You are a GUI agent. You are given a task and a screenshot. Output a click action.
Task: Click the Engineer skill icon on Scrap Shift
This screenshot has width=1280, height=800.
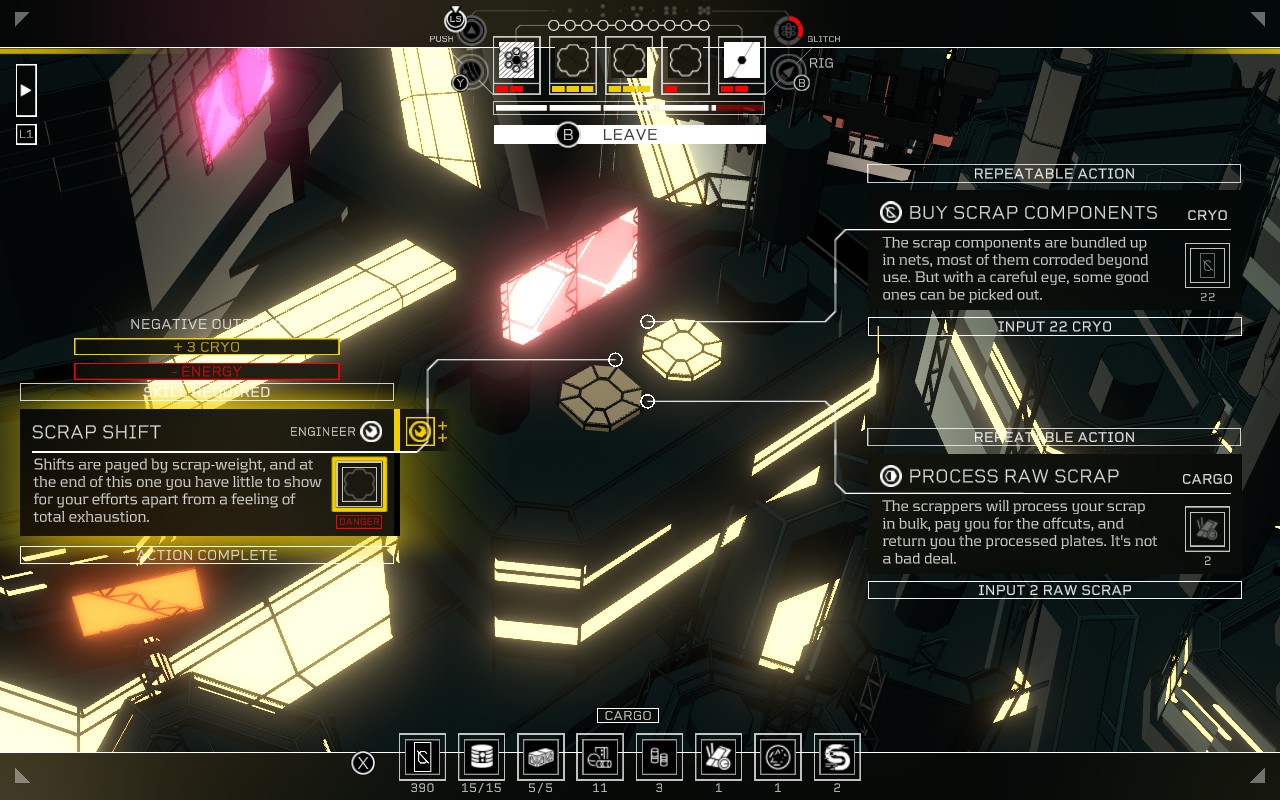click(x=369, y=431)
